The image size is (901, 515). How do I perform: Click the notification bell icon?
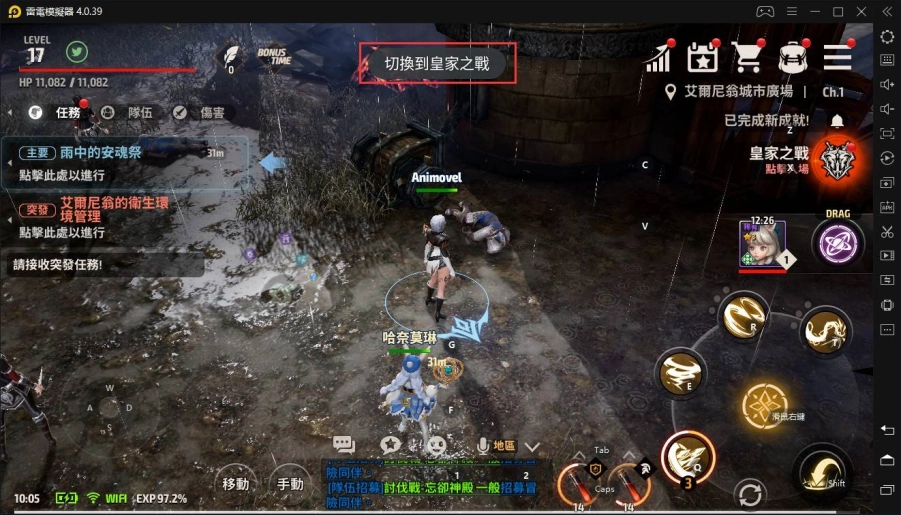tap(837, 121)
